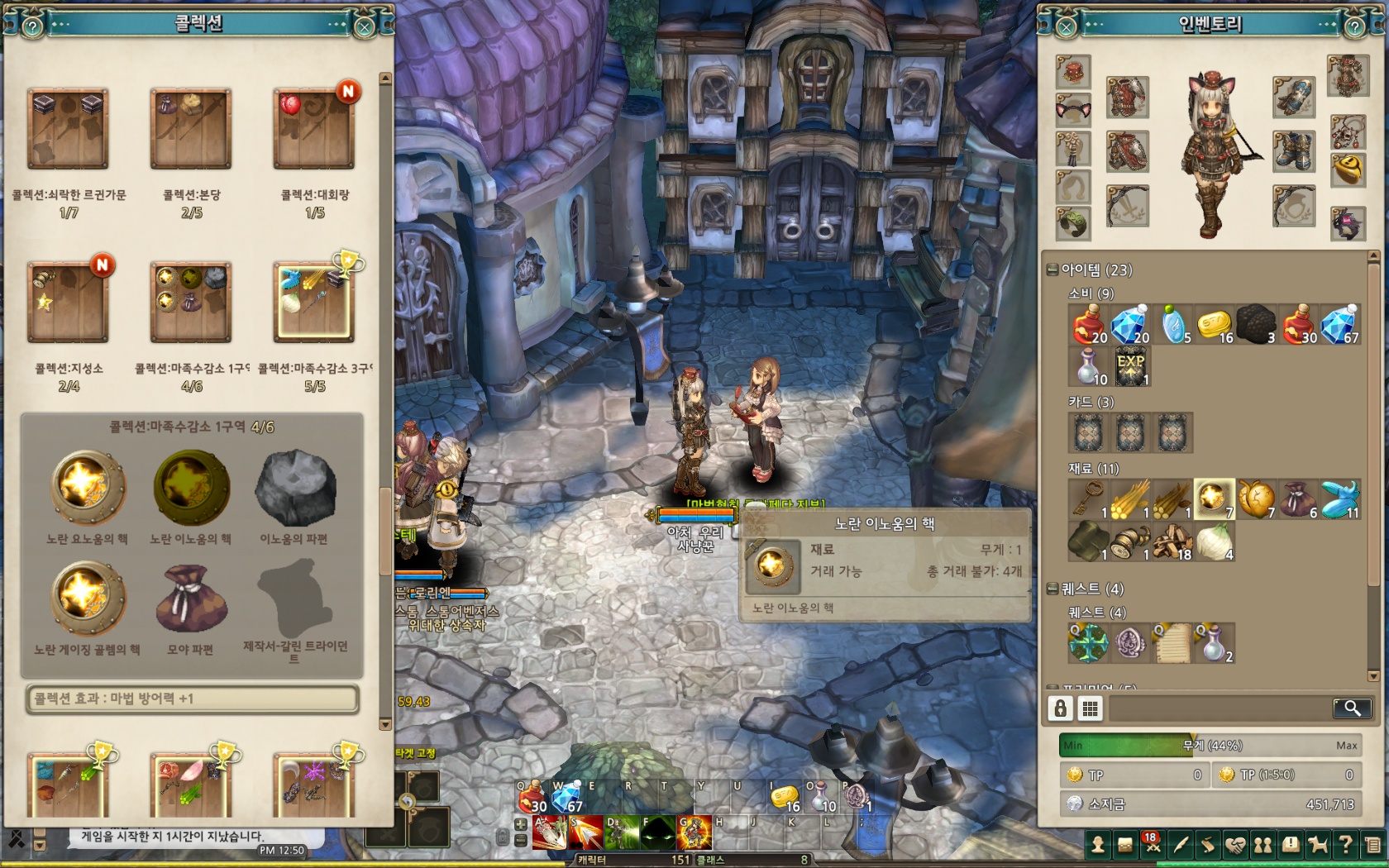Click the red potion quickslot with 30
Viewport: 1389px width, 868px height.
coord(532,798)
